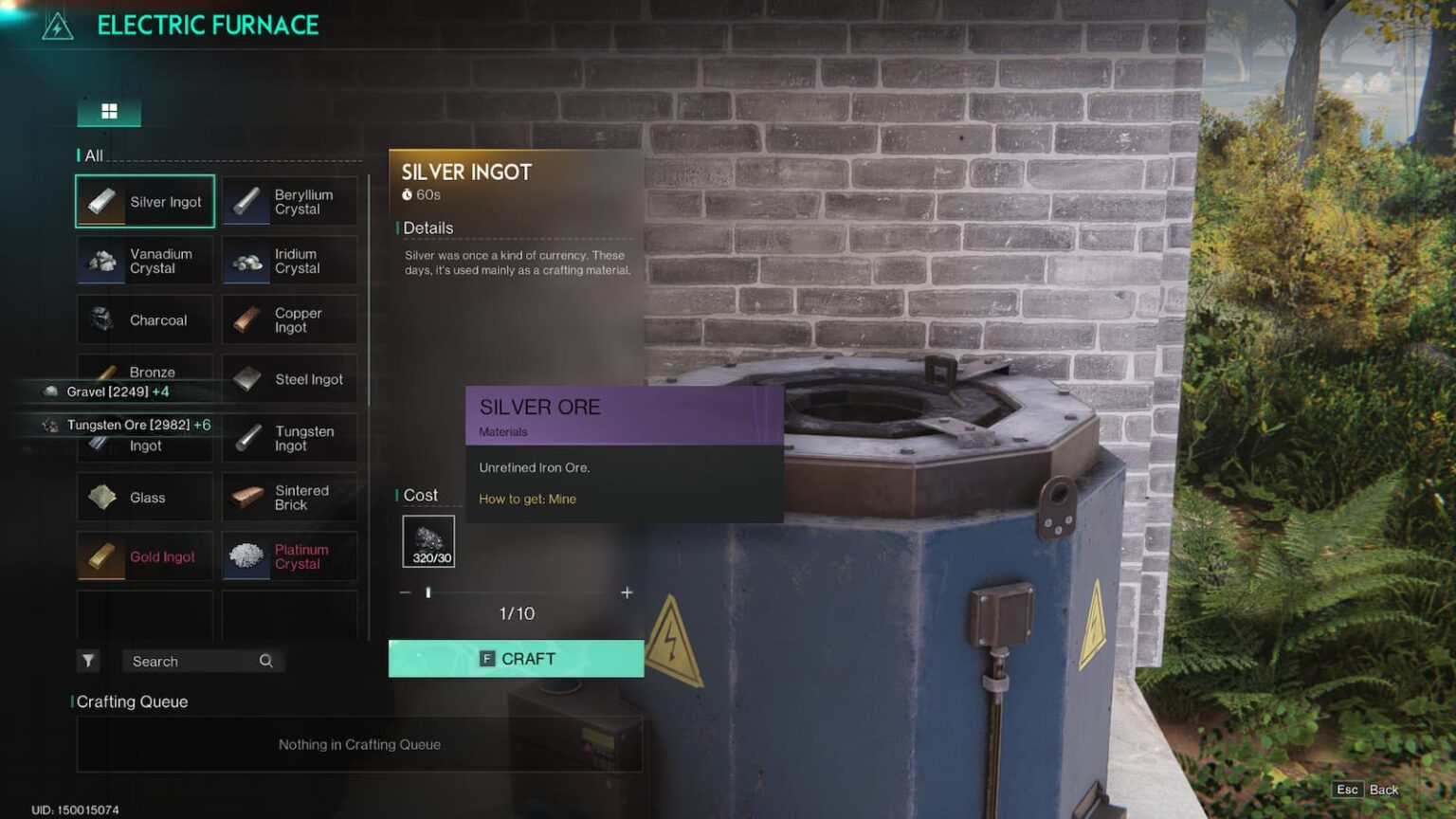1456x819 pixels.
Task: Click the 'How to get: Mine' link
Action: coord(527,499)
